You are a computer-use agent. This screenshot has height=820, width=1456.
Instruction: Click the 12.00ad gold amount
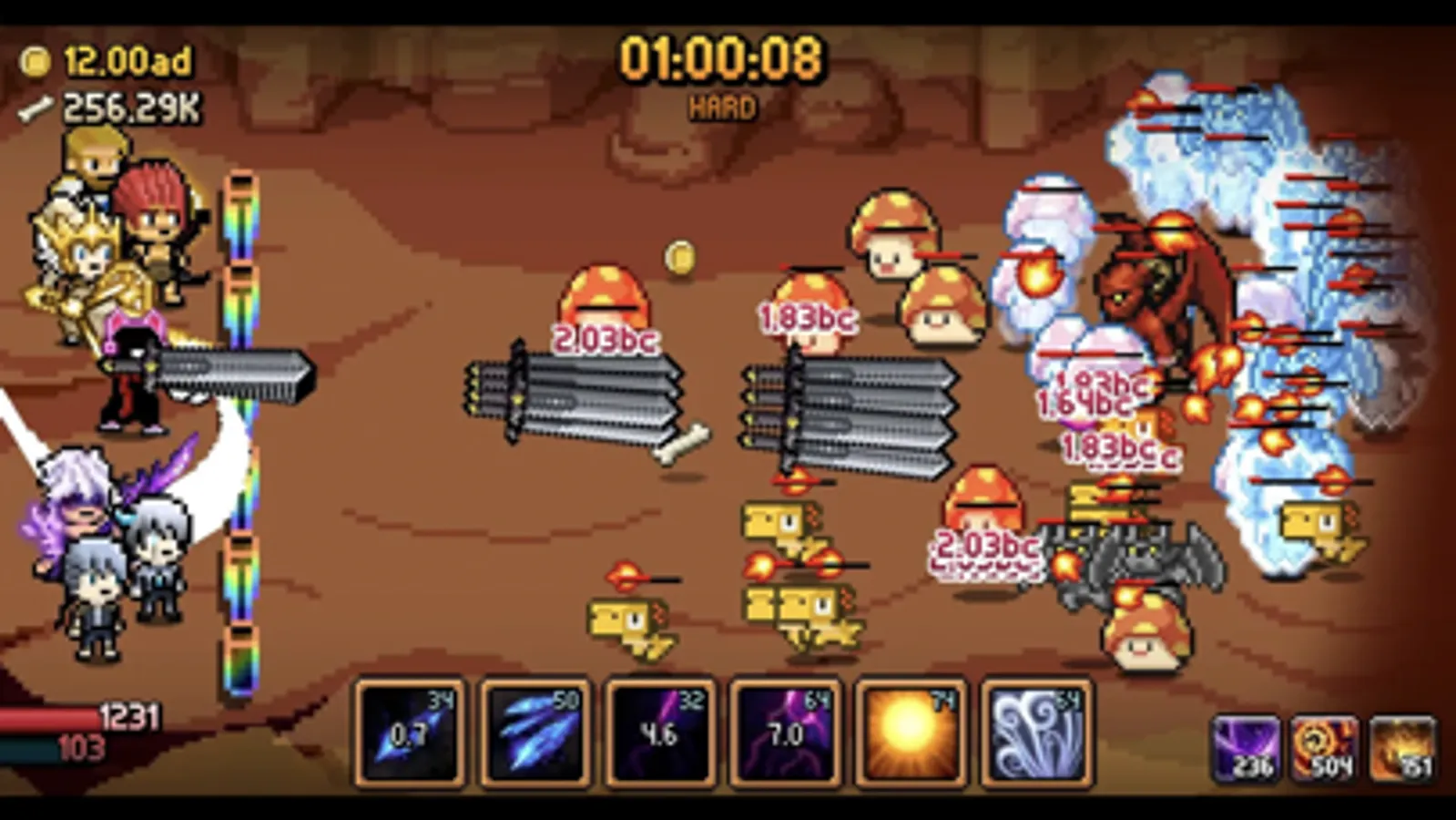[127, 62]
